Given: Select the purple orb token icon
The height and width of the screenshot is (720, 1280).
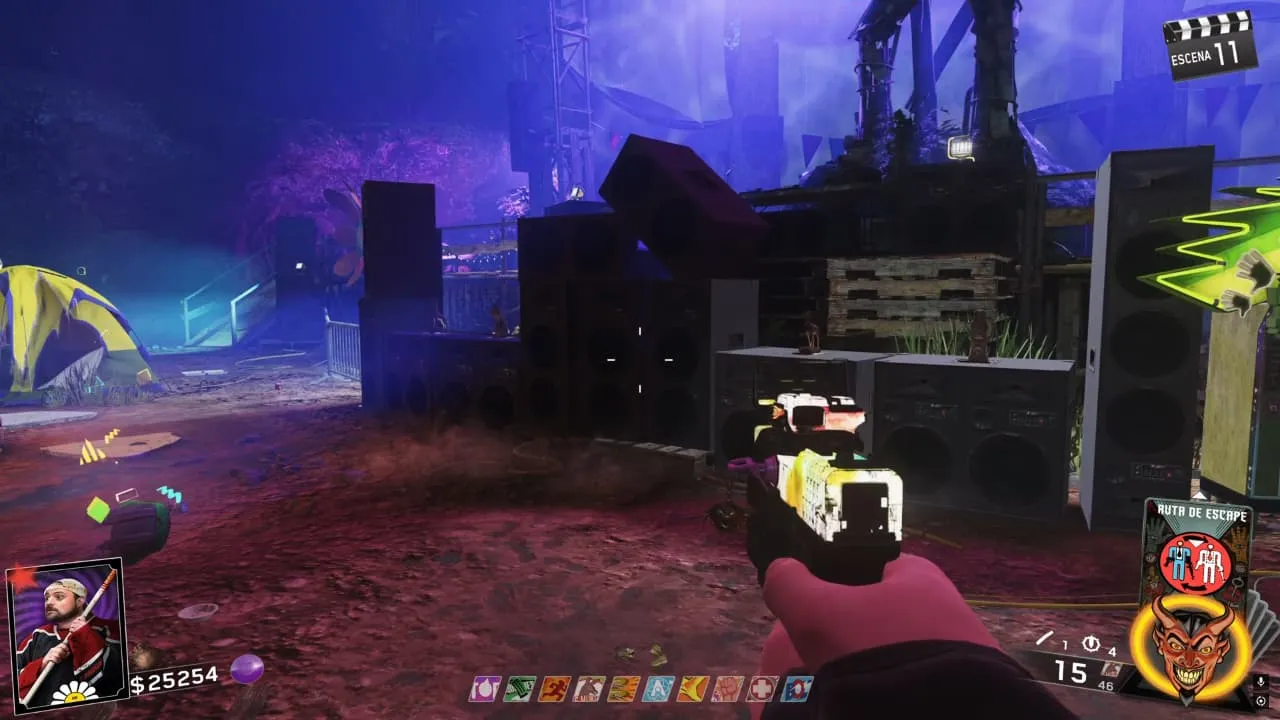Looking at the screenshot, I should tap(246, 668).
